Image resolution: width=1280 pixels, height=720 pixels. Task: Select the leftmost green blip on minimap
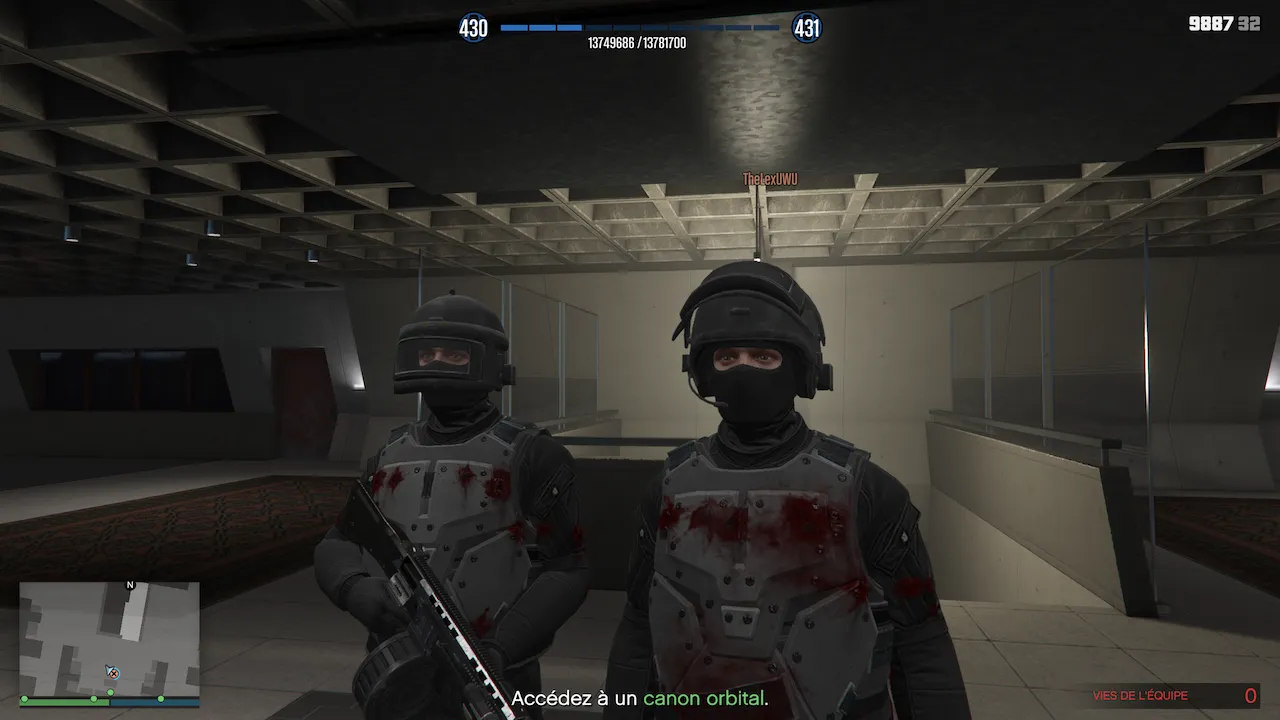(x=24, y=698)
